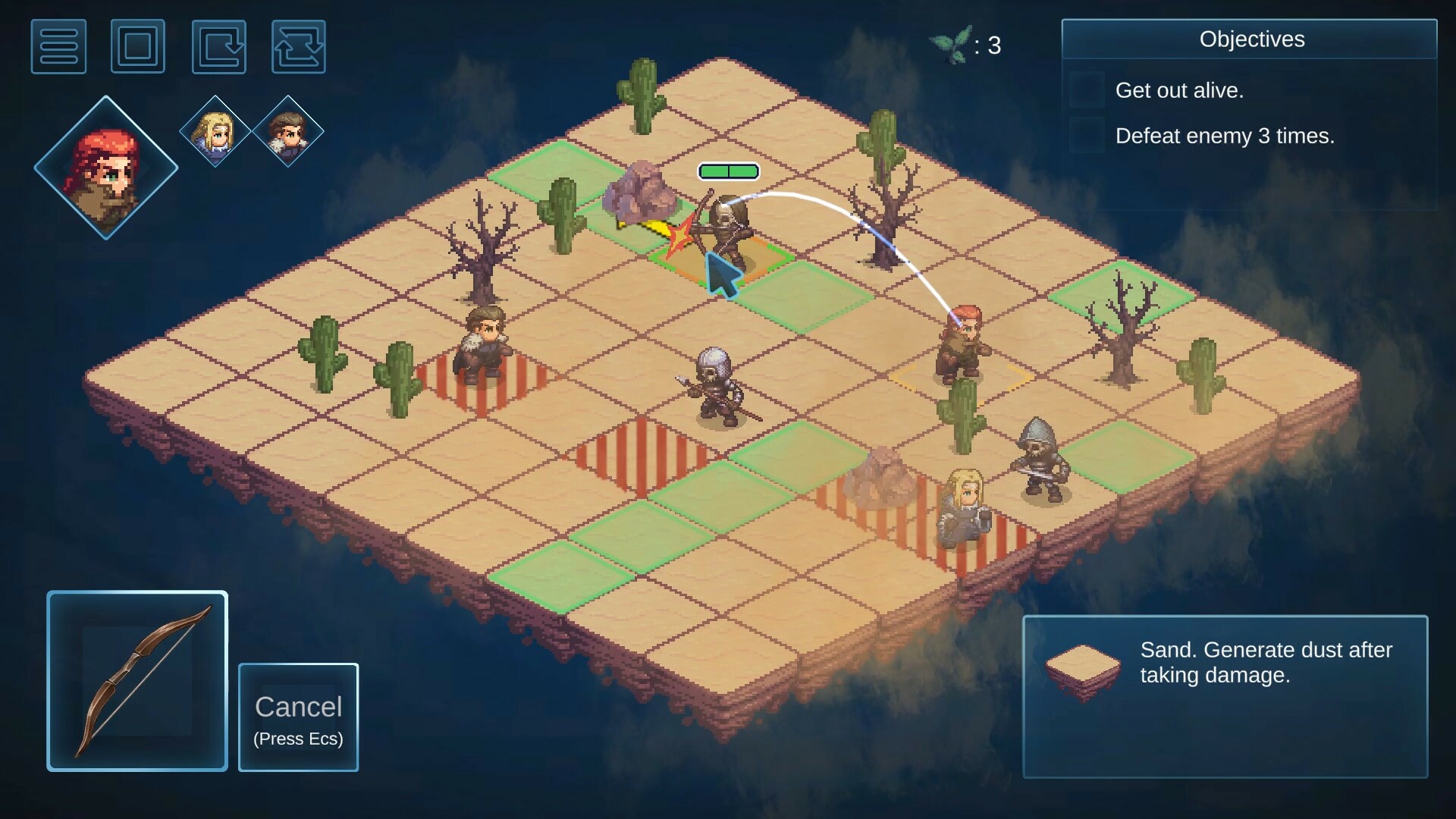Click the end-turn arrow icon

(x=219, y=46)
